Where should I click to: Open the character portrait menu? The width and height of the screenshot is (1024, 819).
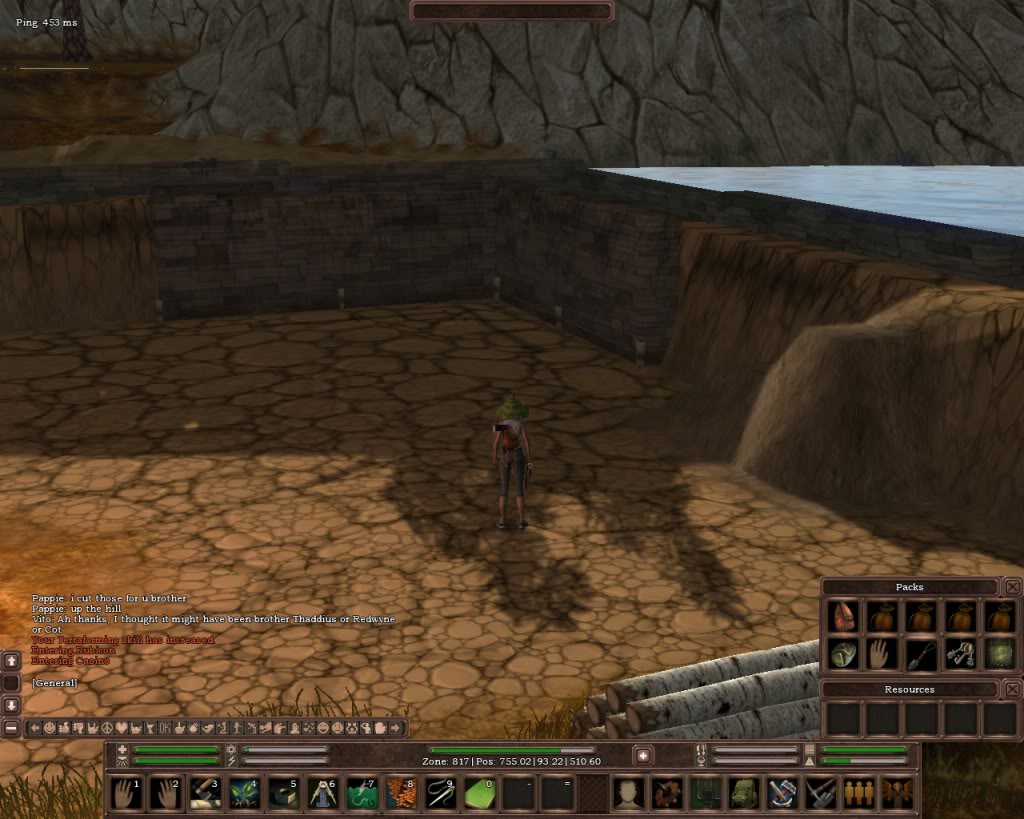pos(628,793)
